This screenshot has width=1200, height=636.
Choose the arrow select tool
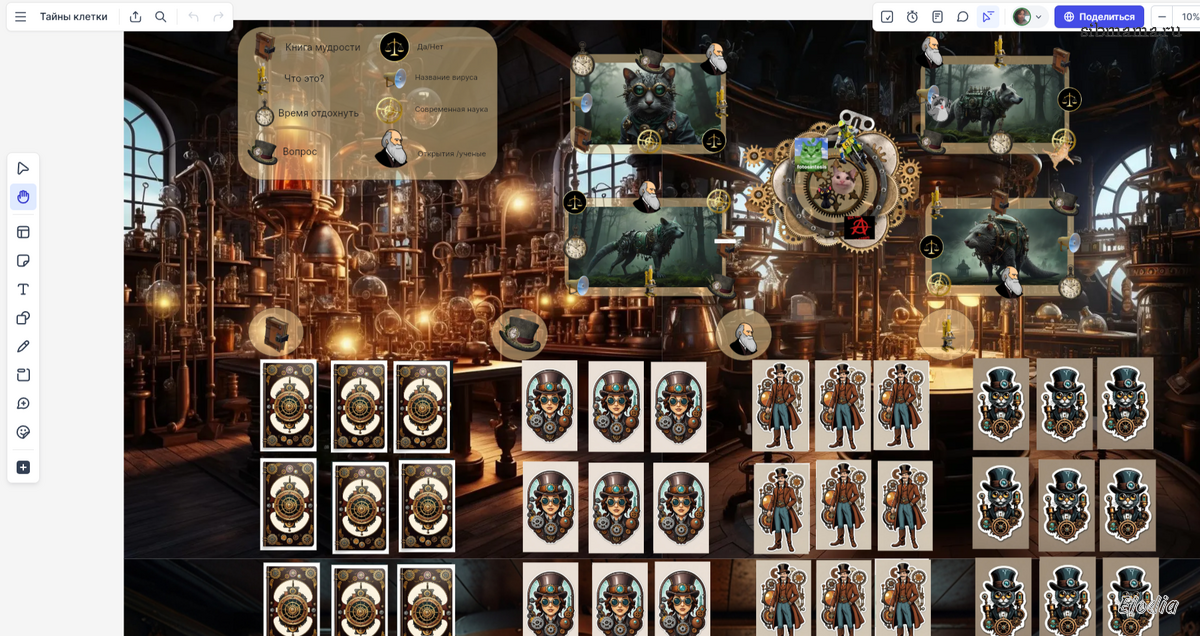pos(23,168)
